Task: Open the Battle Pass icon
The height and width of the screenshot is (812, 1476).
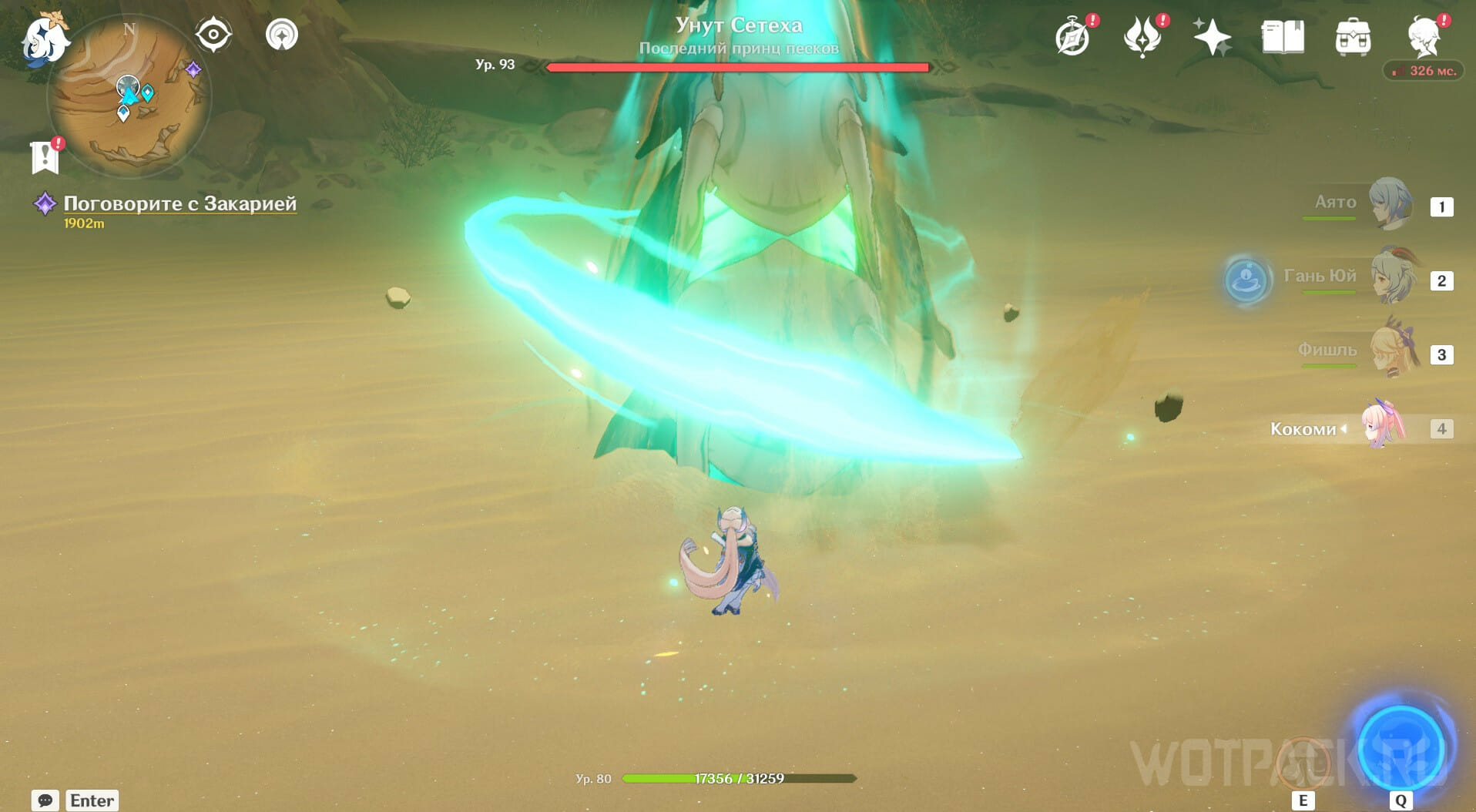Action: tap(1142, 37)
